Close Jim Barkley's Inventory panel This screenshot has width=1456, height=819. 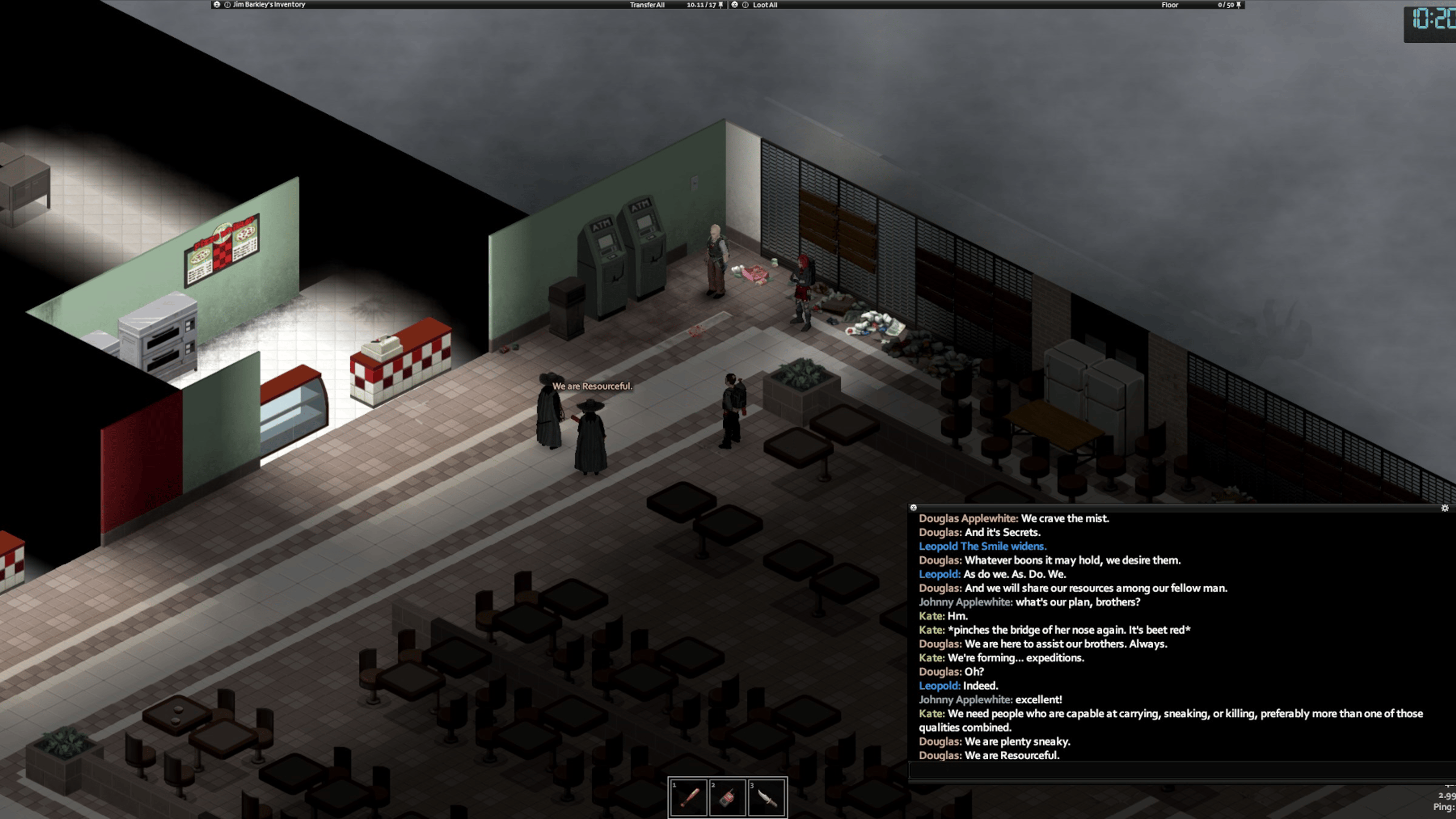(x=217, y=5)
